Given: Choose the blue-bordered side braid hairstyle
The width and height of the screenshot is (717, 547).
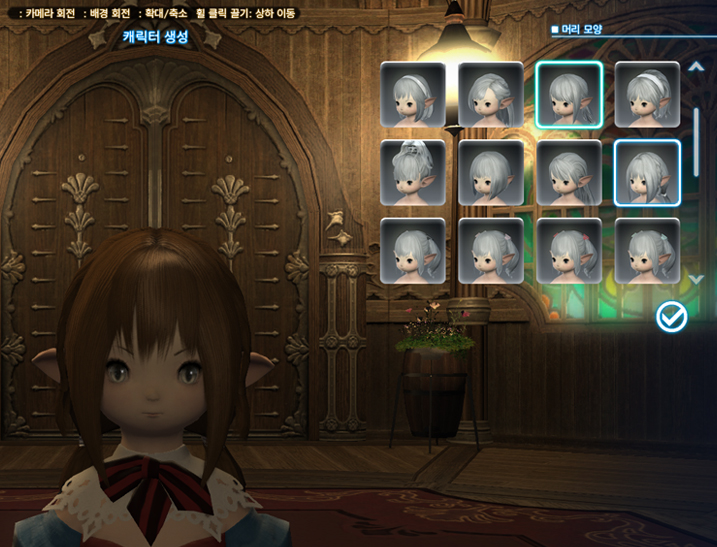Looking at the screenshot, I should pos(647,173).
